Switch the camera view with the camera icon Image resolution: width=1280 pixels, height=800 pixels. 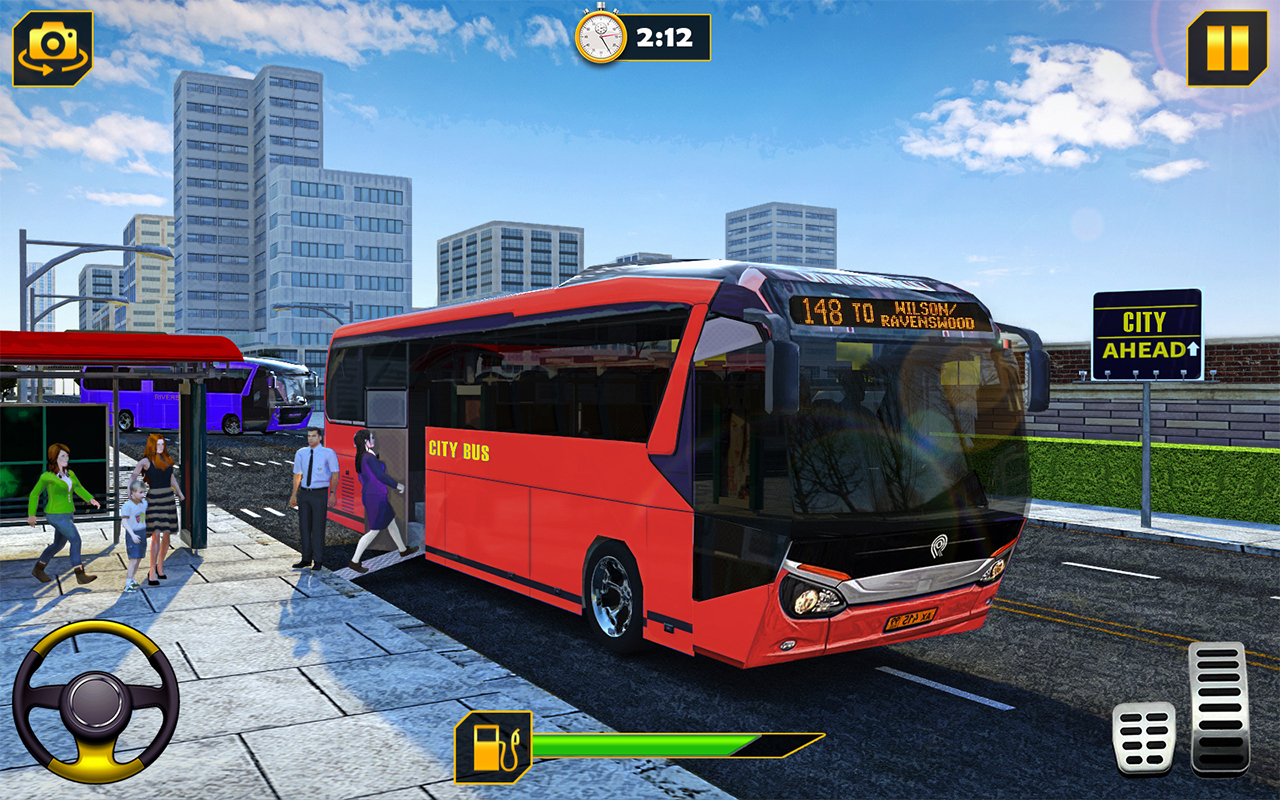[x=53, y=48]
